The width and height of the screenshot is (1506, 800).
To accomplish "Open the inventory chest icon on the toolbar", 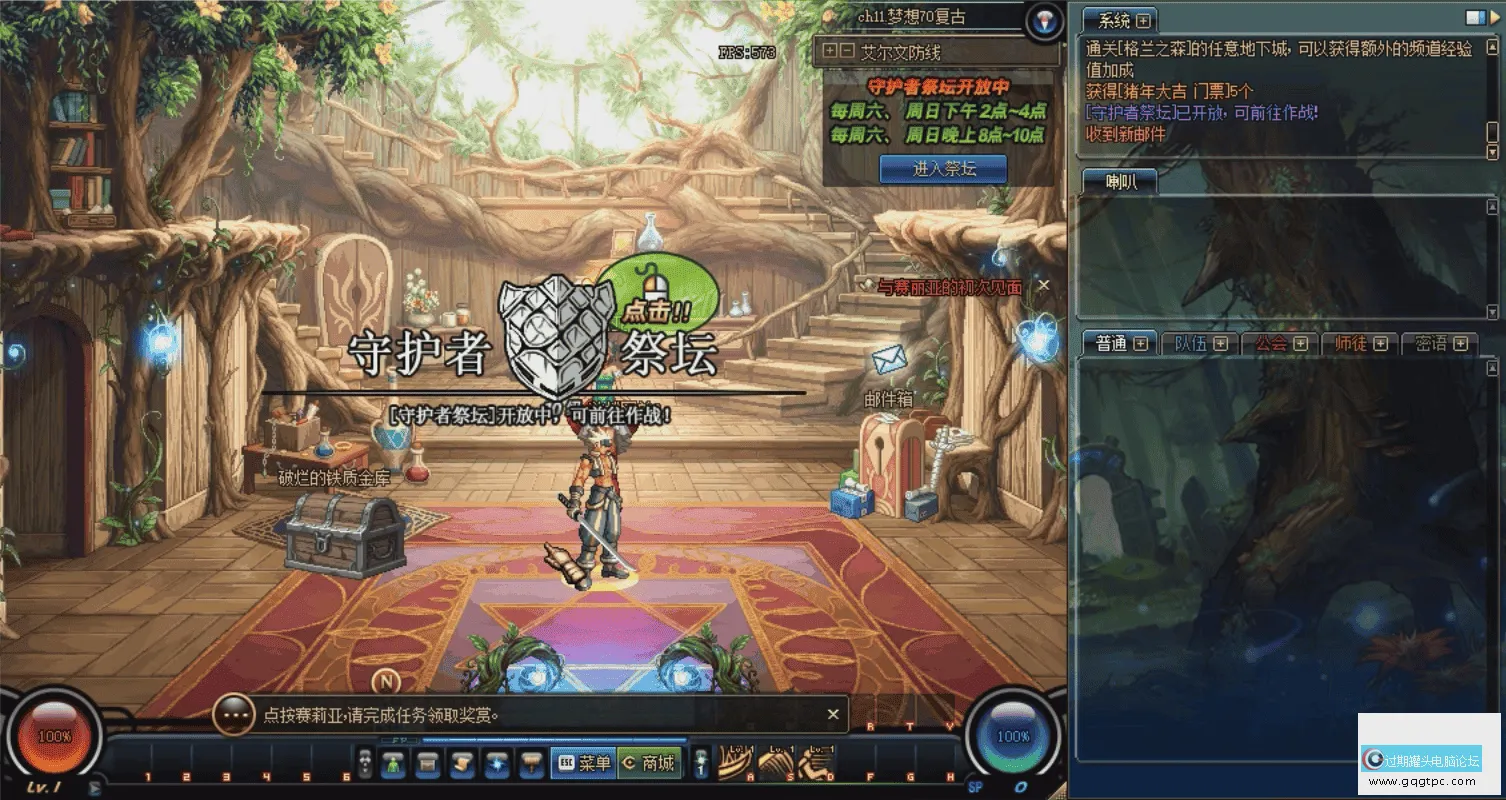I will coord(428,764).
